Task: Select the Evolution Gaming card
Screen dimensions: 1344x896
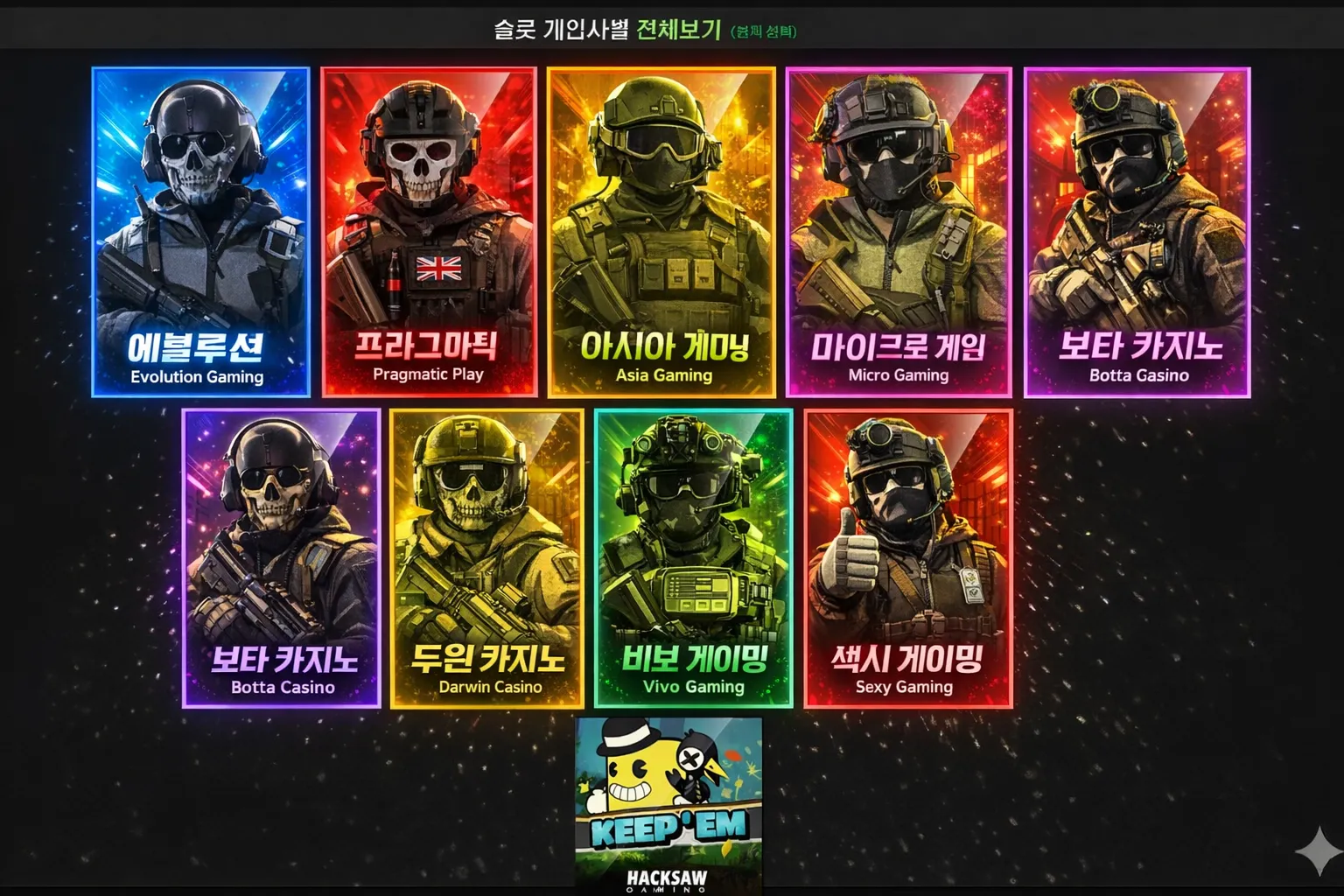Action: pyautogui.click(x=200, y=232)
